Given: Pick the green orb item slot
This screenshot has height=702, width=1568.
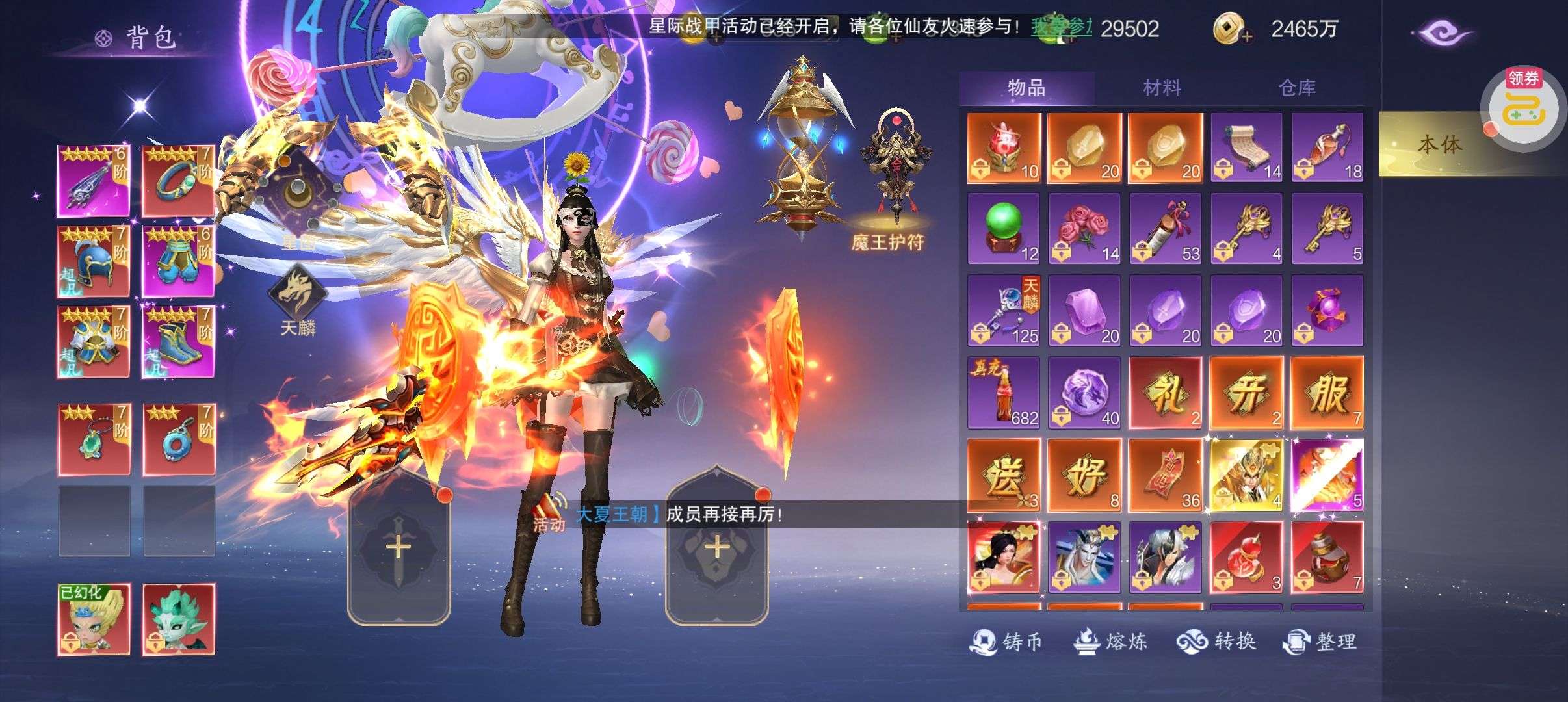Looking at the screenshot, I should click(x=1004, y=228).
